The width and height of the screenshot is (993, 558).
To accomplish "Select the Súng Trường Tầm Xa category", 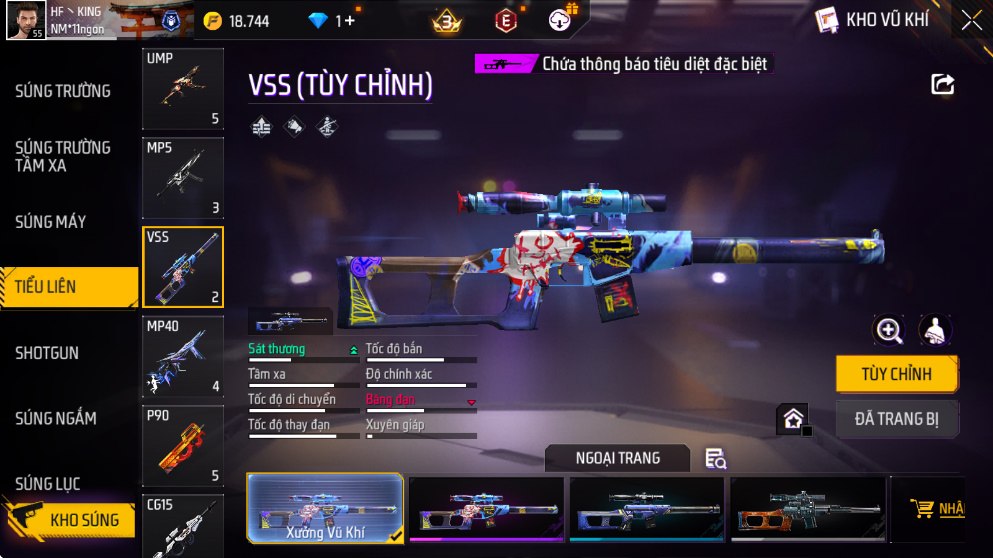I will point(63,156).
